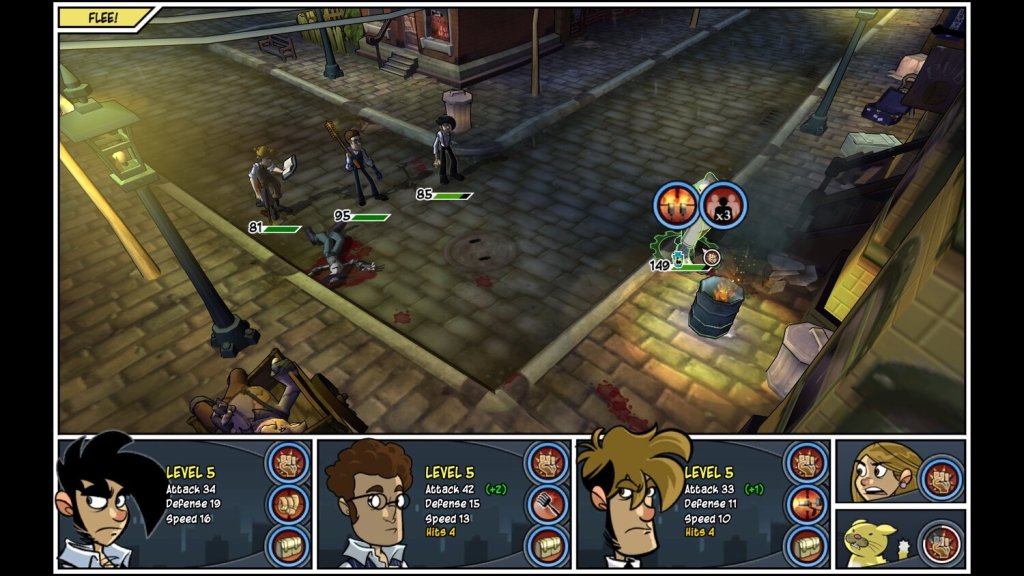This screenshot has width=1024, height=576.
Task: Select the blond hero's attack icon
Action: click(808, 462)
